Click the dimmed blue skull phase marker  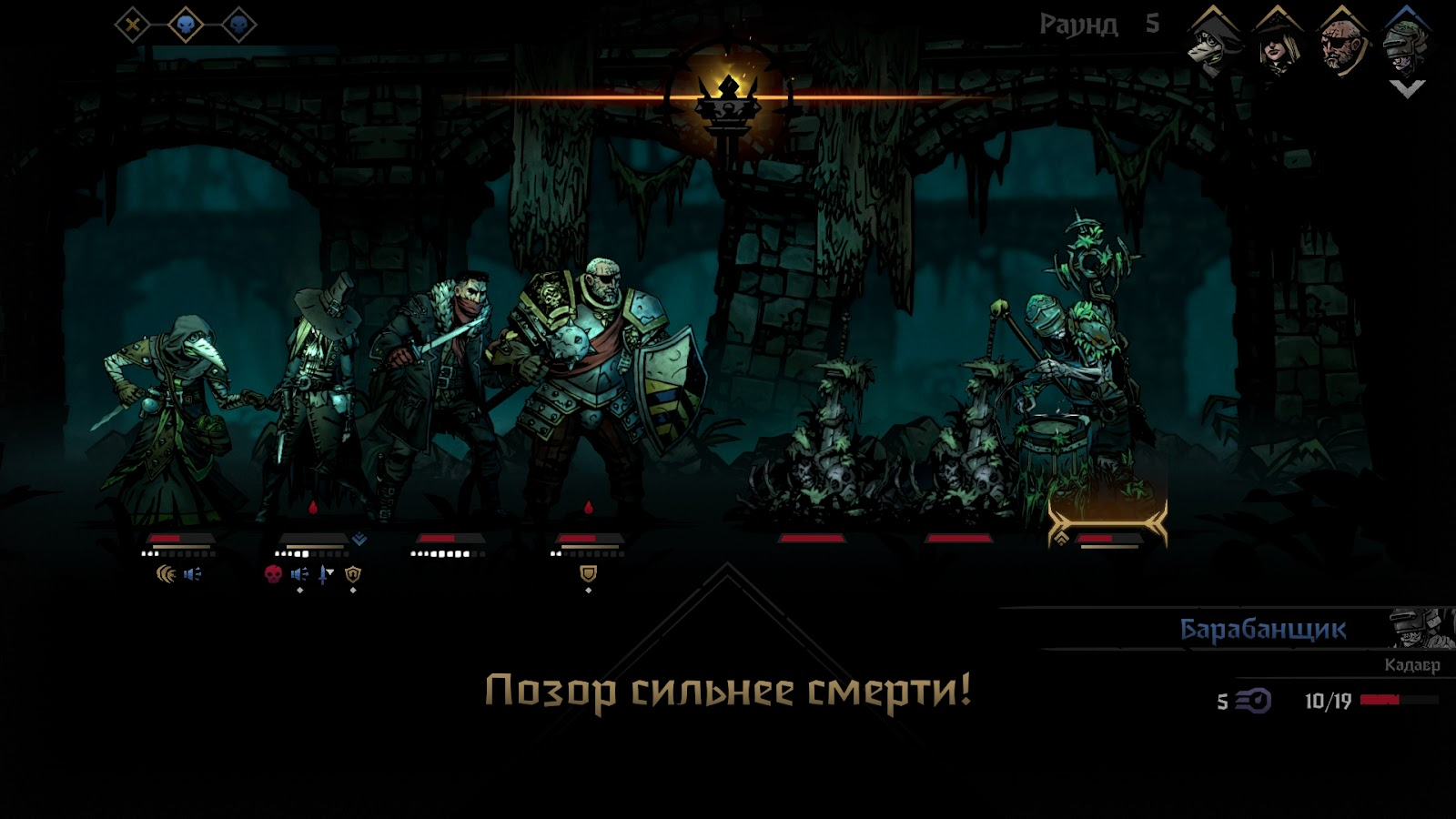coord(239,25)
